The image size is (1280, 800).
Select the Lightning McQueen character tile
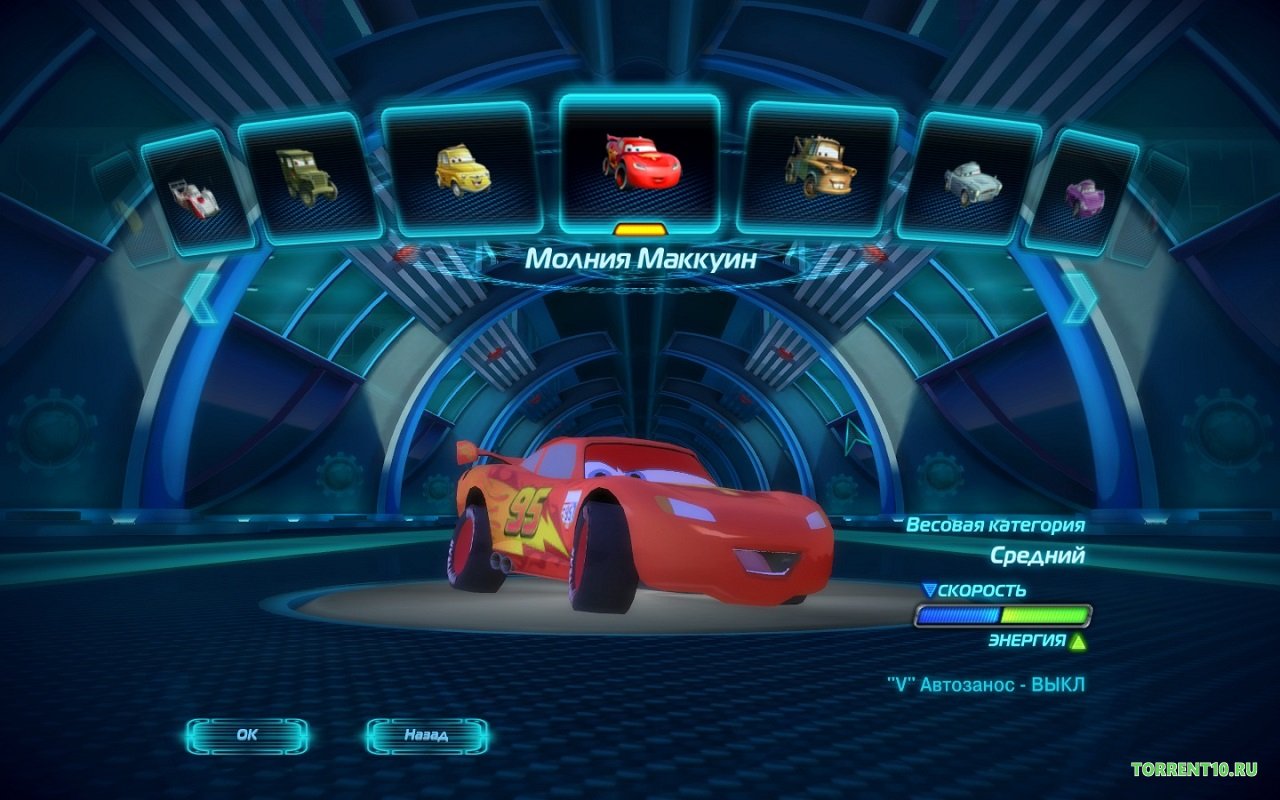pyautogui.click(x=640, y=162)
